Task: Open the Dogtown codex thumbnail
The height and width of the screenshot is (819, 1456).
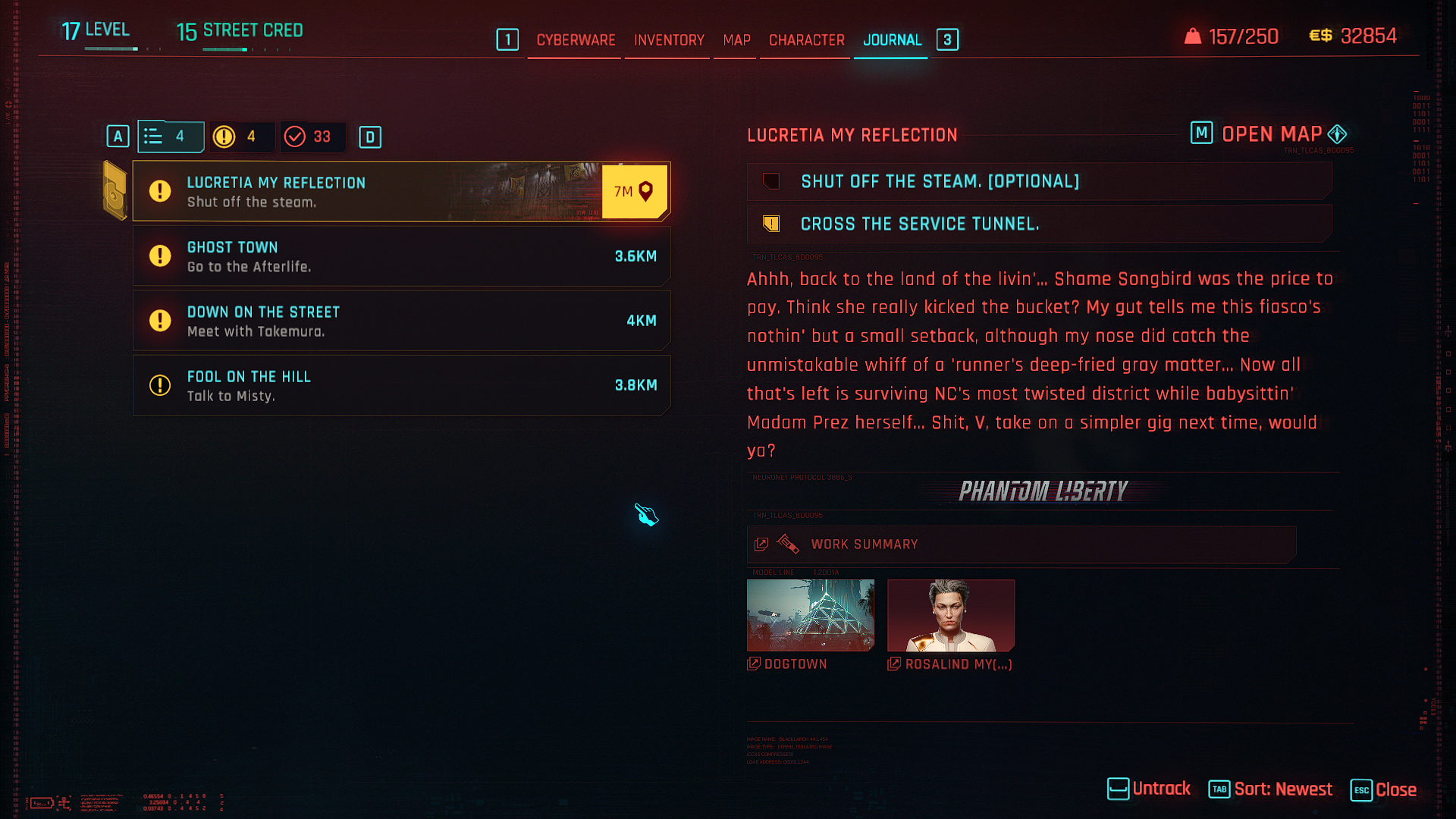Action: (x=810, y=615)
